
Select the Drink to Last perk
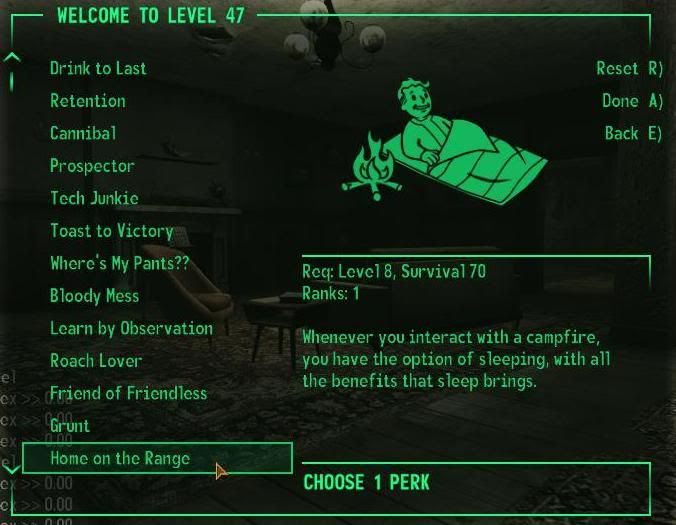click(x=98, y=69)
